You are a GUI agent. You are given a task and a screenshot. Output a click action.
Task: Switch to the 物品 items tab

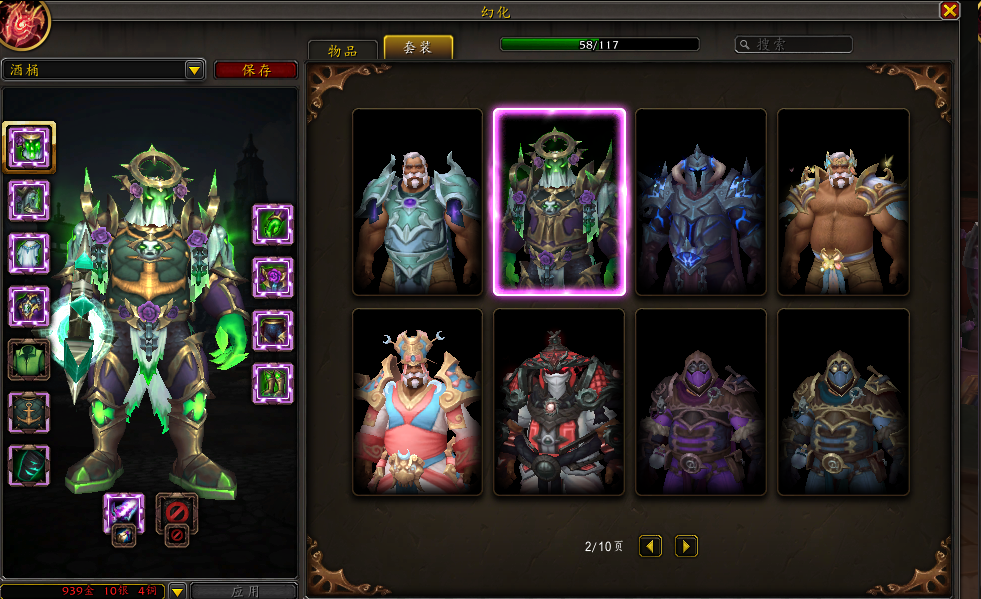[343, 50]
